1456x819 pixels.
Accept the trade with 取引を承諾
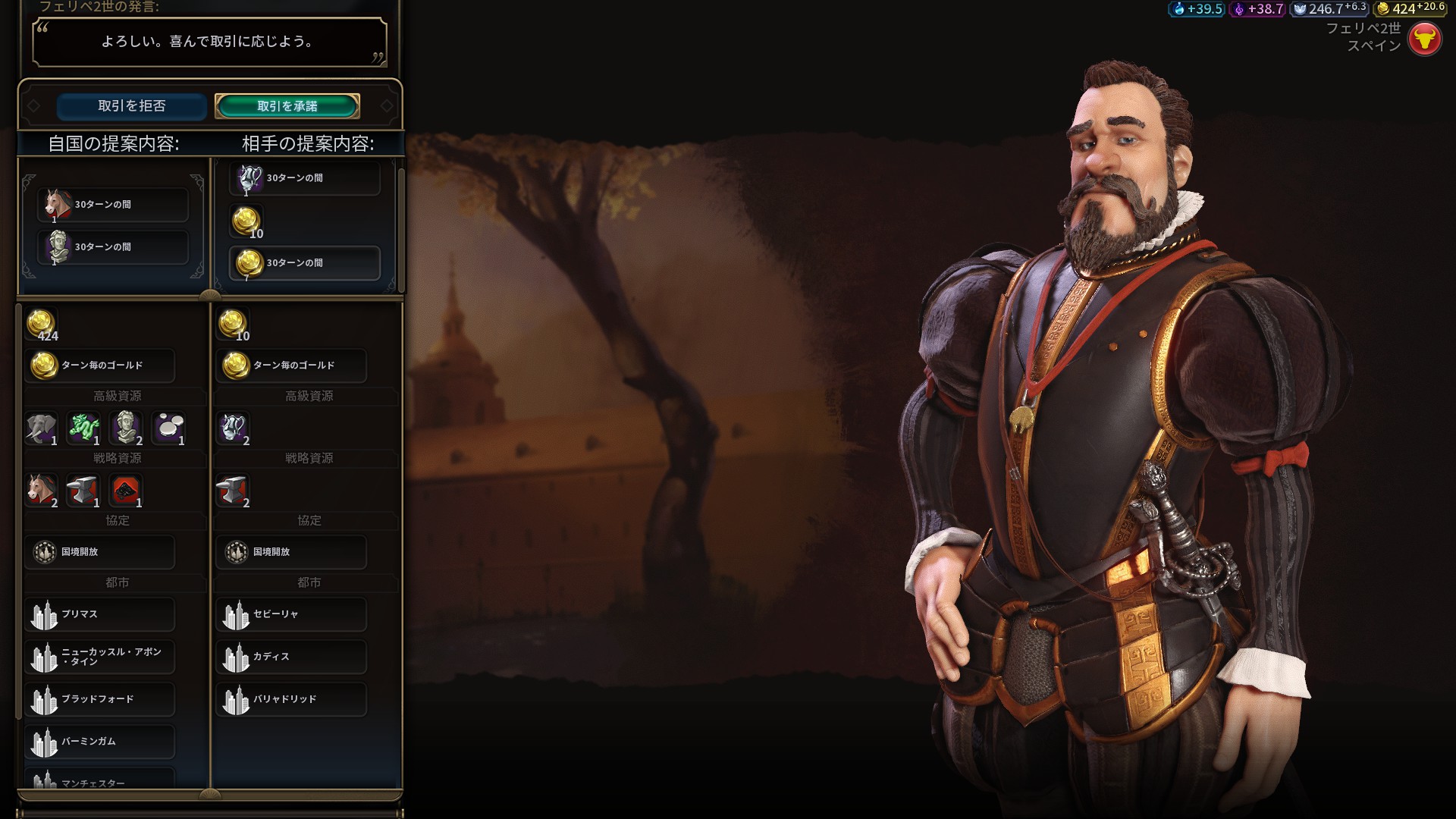point(287,106)
